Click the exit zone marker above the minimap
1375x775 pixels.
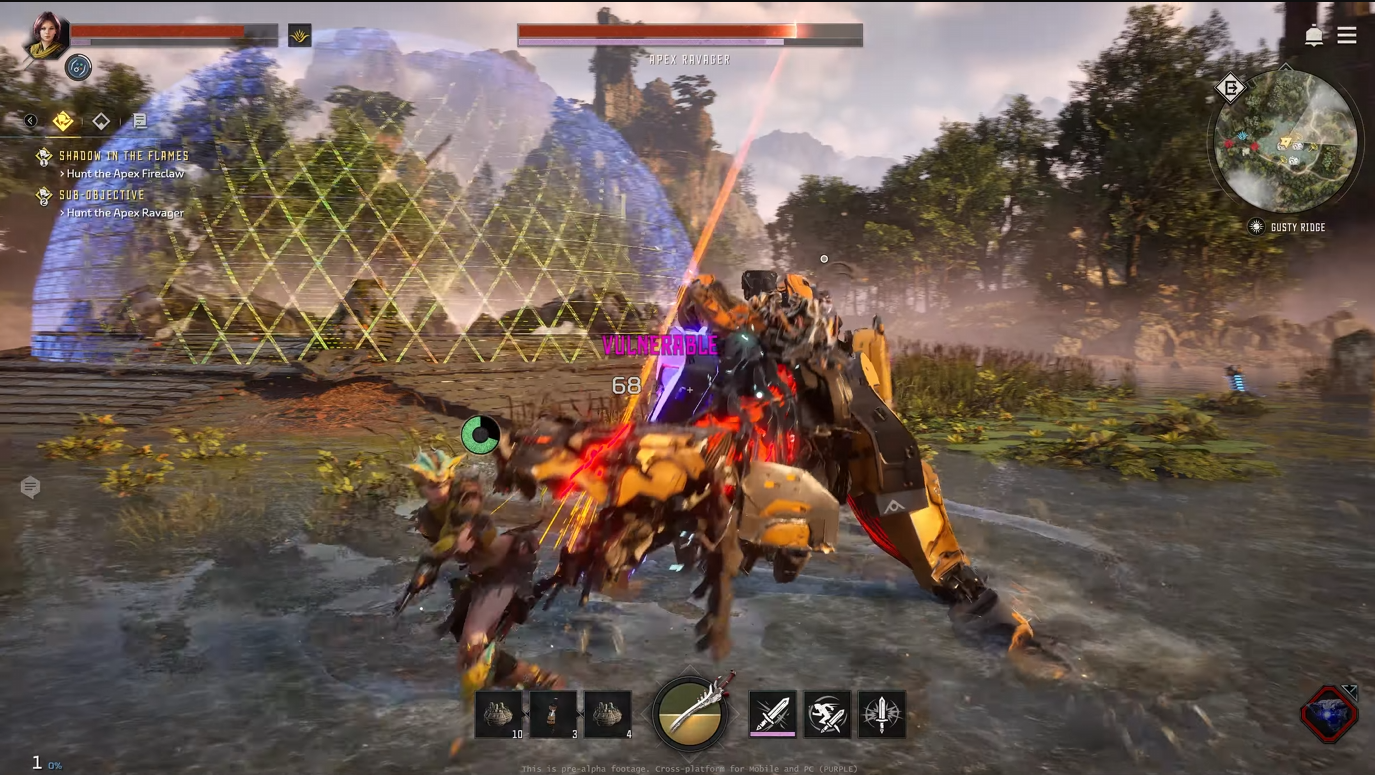pyautogui.click(x=1231, y=88)
